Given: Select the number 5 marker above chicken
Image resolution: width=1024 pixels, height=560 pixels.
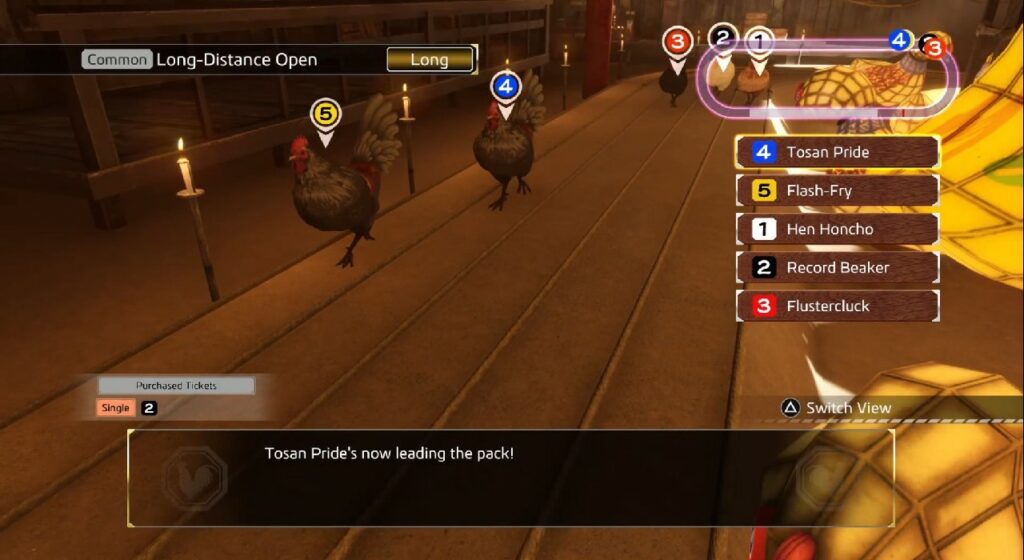Looking at the screenshot, I should tap(325, 114).
